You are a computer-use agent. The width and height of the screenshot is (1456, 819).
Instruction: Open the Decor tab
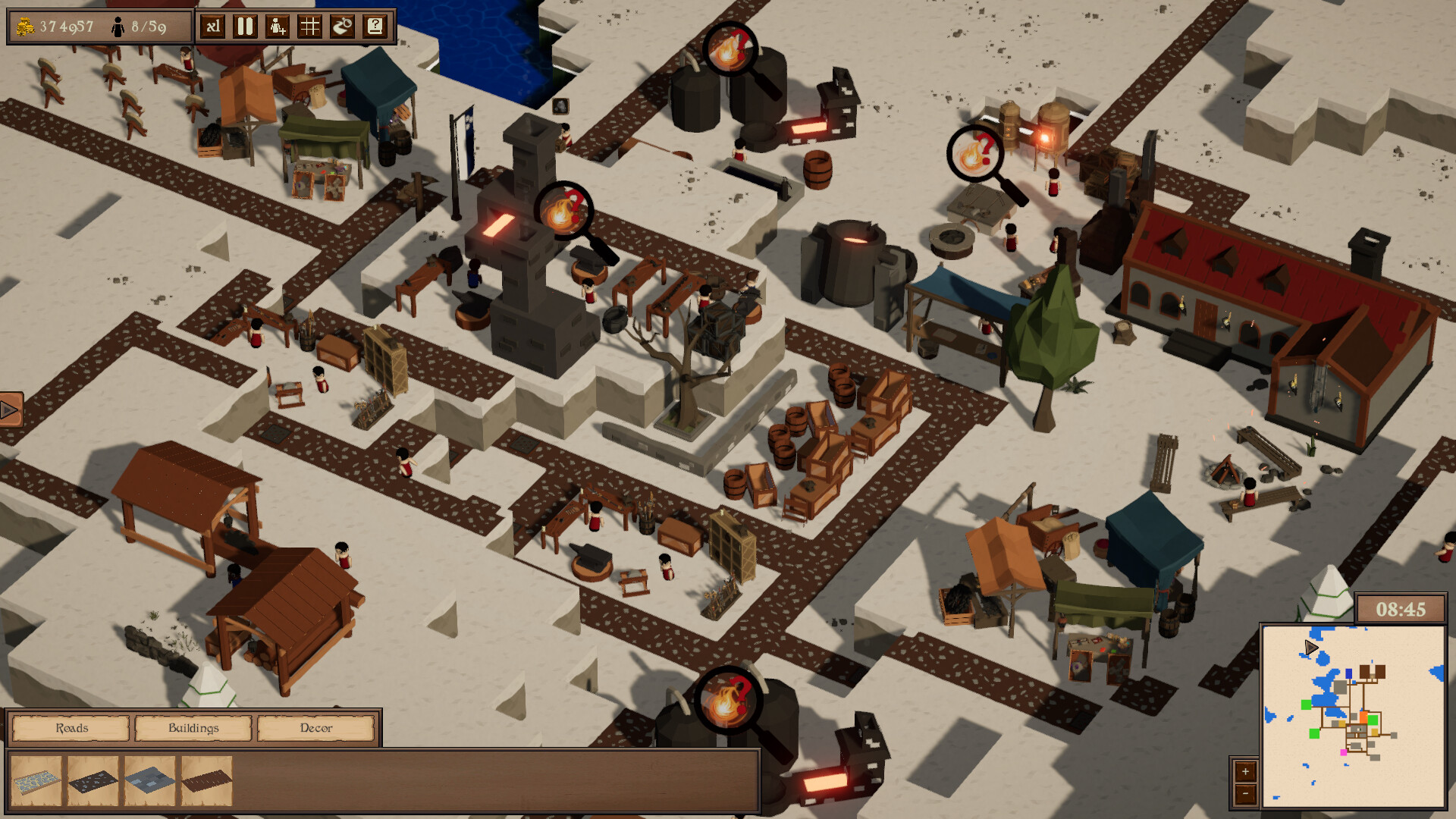pos(317,728)
